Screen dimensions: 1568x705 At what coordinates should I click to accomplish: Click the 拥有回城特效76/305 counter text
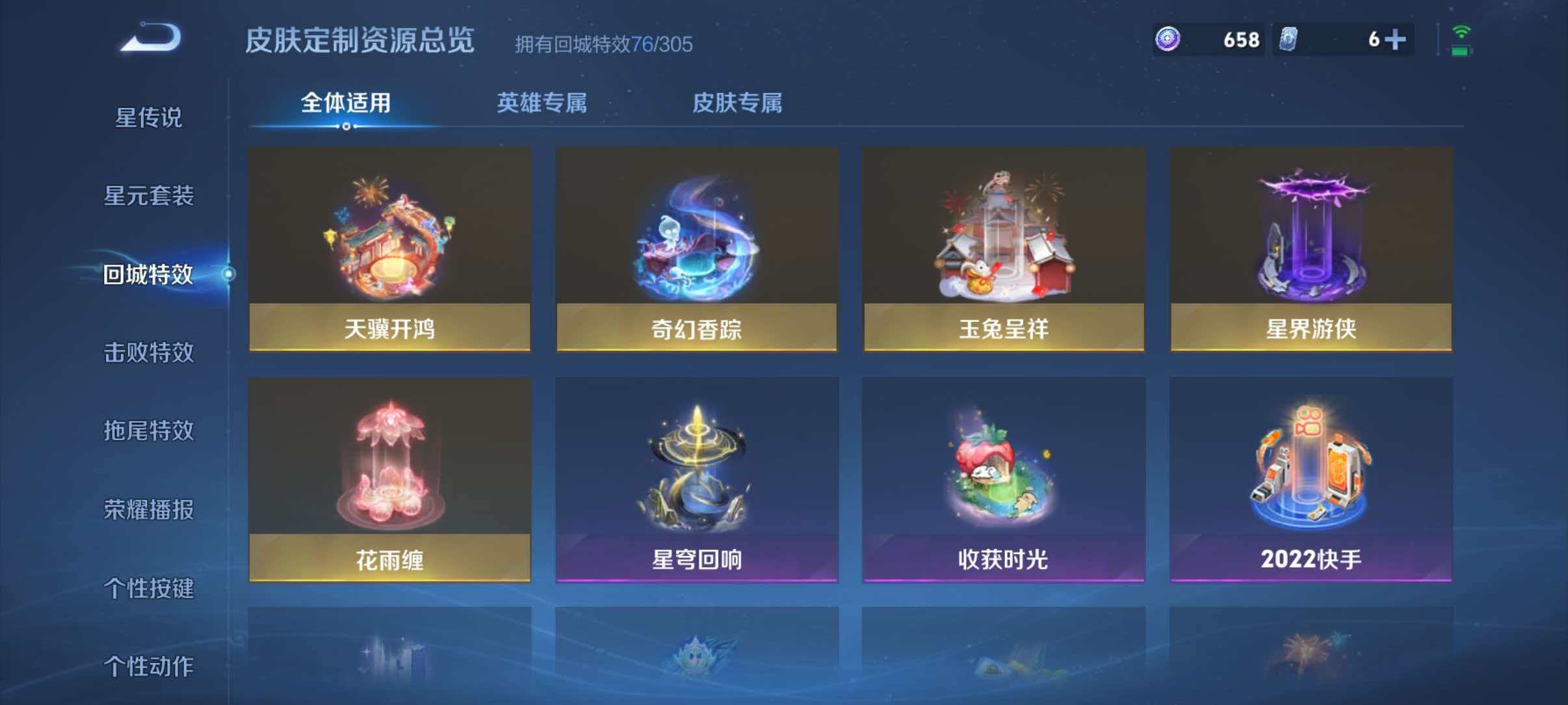pyautogui.click(x=602, y=45)
